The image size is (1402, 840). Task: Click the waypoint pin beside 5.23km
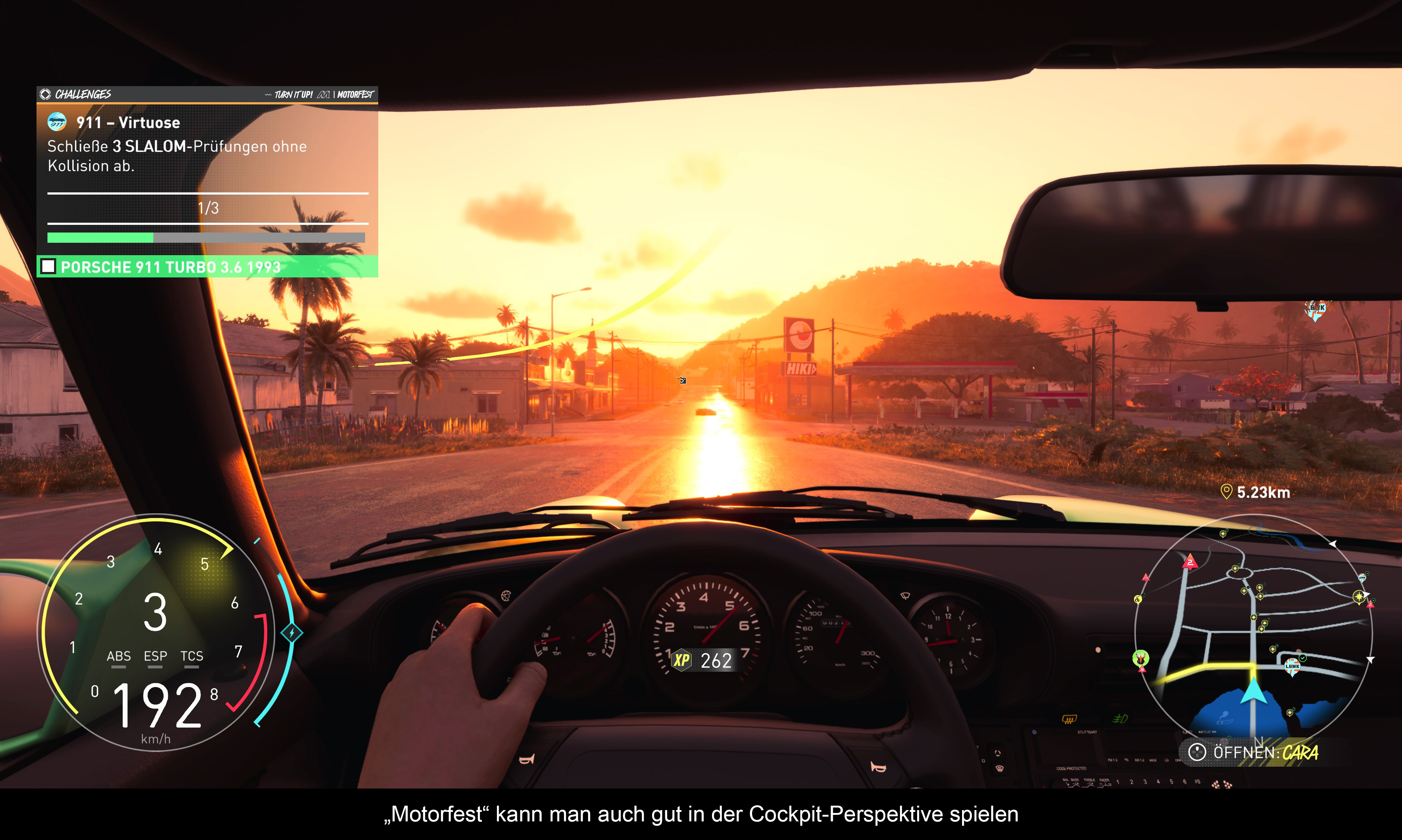click(x=1226, y=492)
